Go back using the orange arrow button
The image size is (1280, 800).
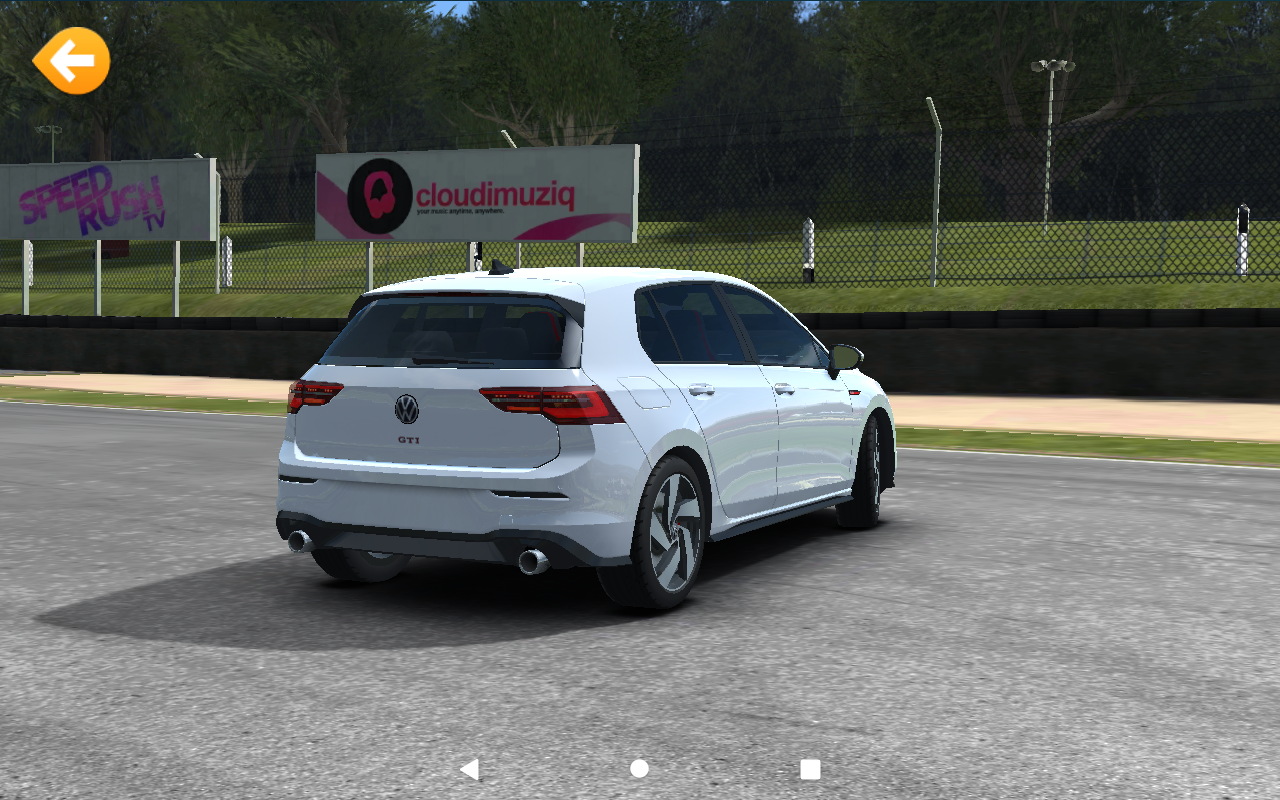point(71,61)
